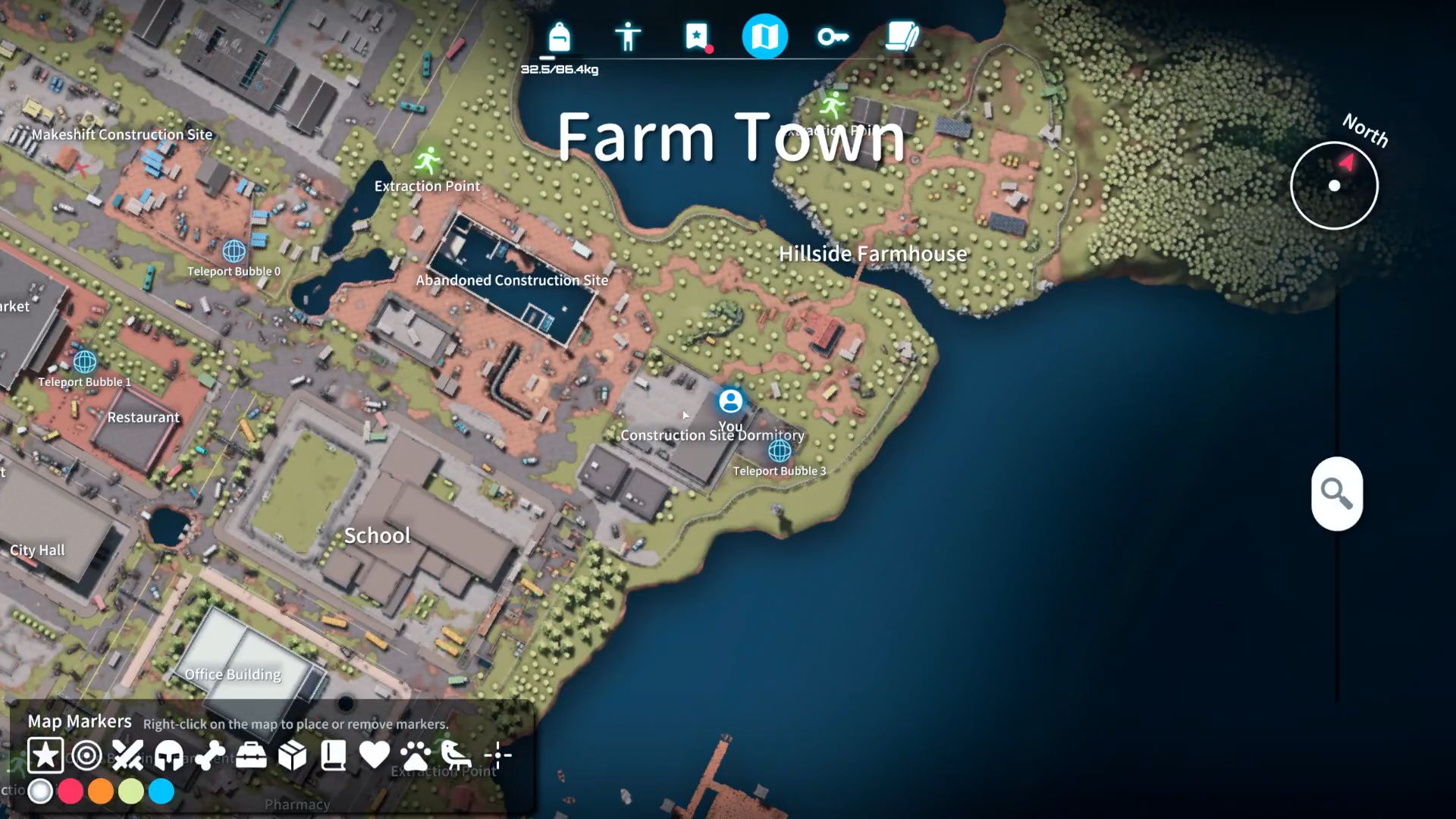Switch to the Map tab
Screen dimensions: 1456x819
(x=765, y=36)
